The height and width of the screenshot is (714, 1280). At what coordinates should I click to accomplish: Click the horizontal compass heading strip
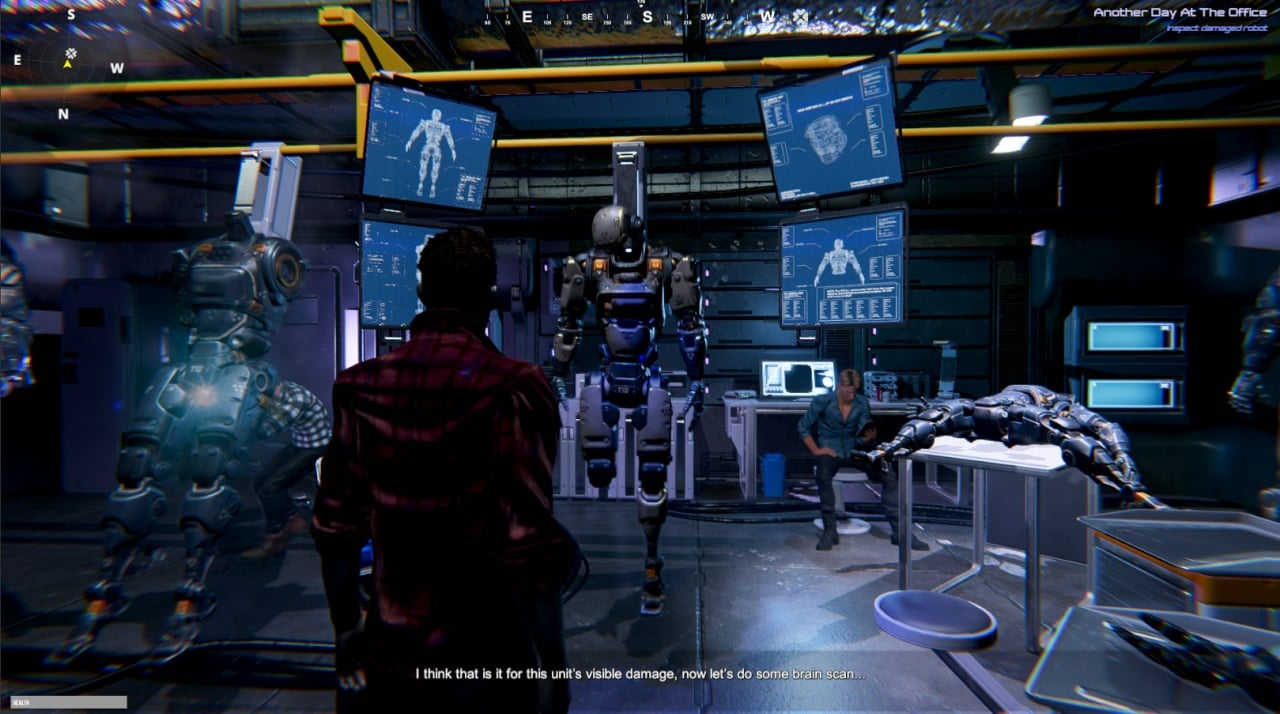(x=646, y=16)
